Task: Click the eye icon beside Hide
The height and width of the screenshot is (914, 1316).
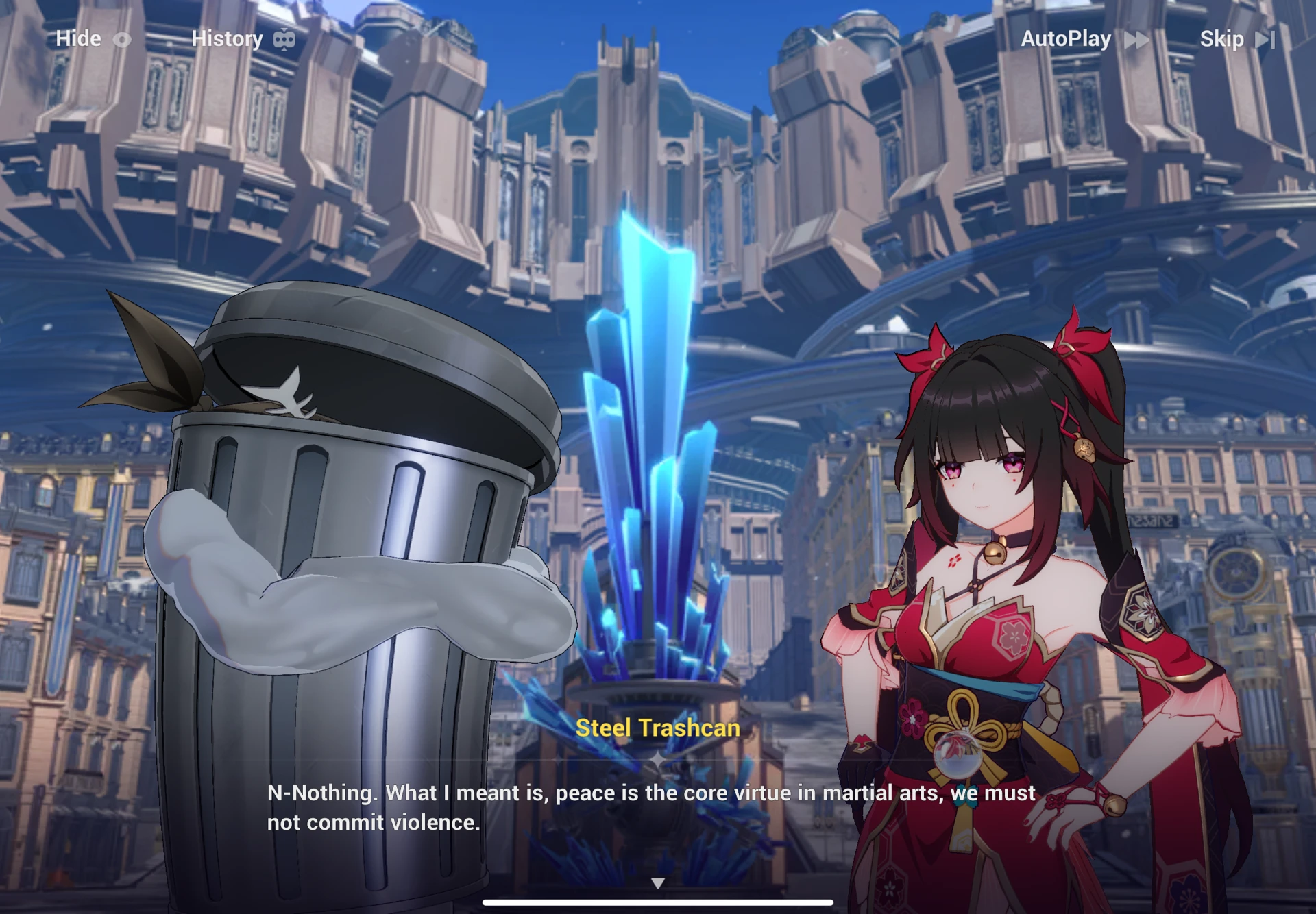Action: 123,39
